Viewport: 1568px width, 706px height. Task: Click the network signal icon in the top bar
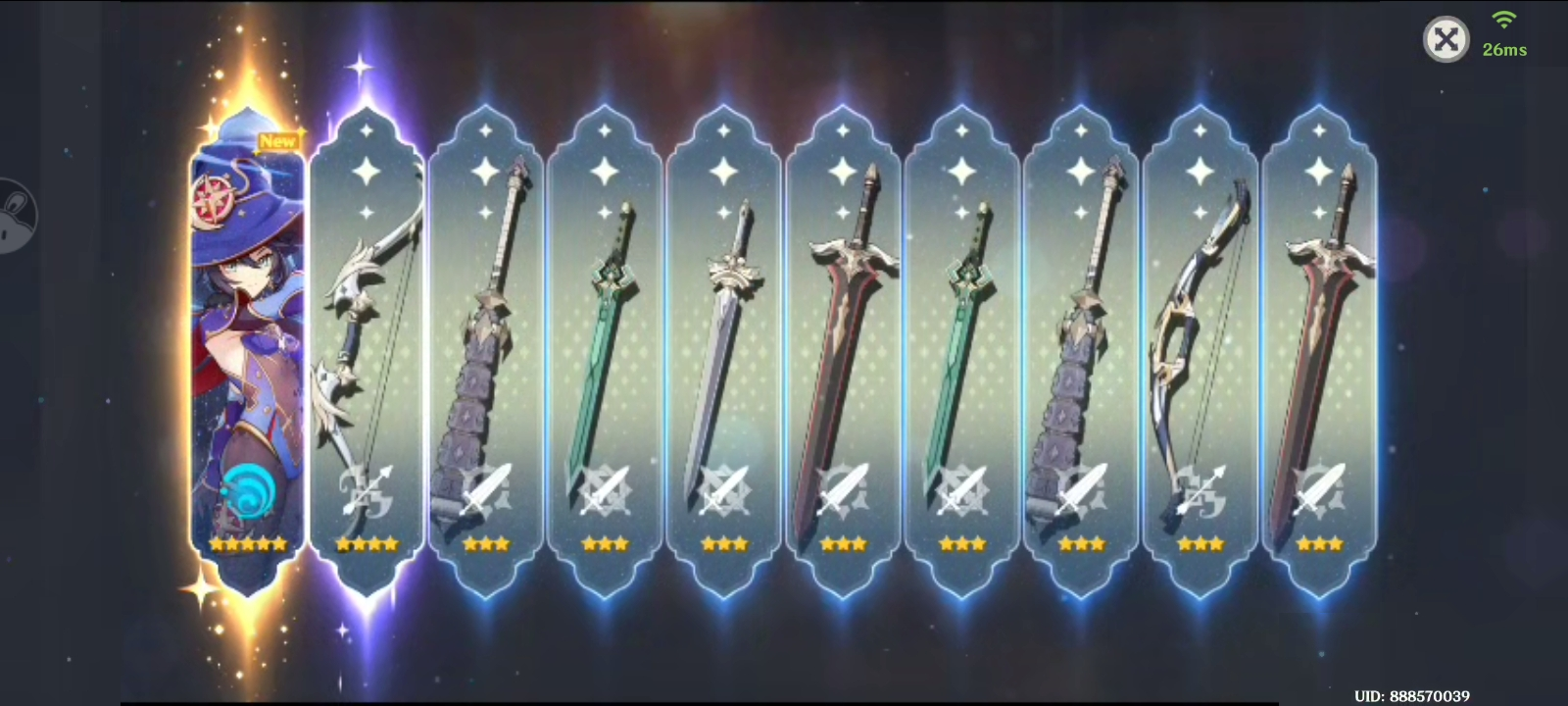click(x=1501, y=29)
